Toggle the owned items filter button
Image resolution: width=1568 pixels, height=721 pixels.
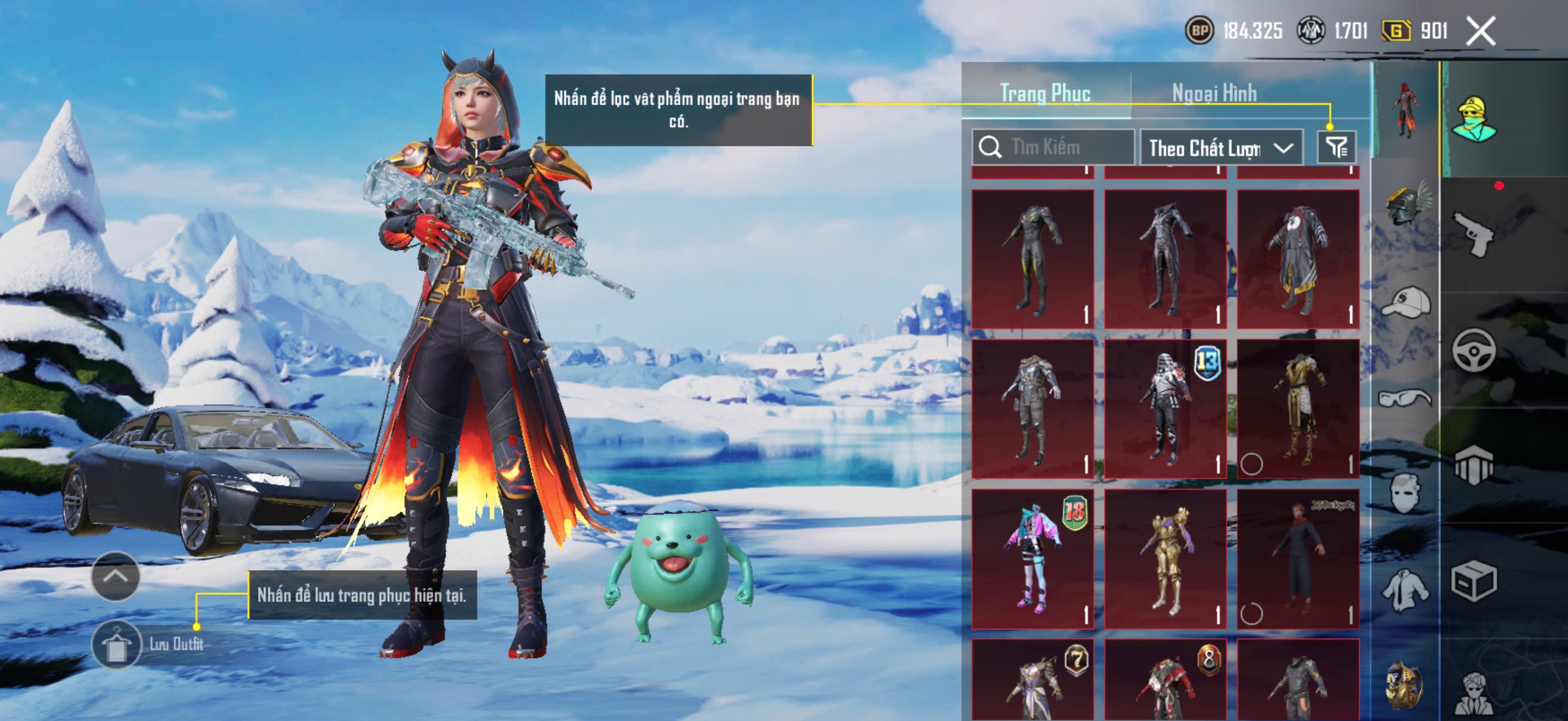point(1337,147)
